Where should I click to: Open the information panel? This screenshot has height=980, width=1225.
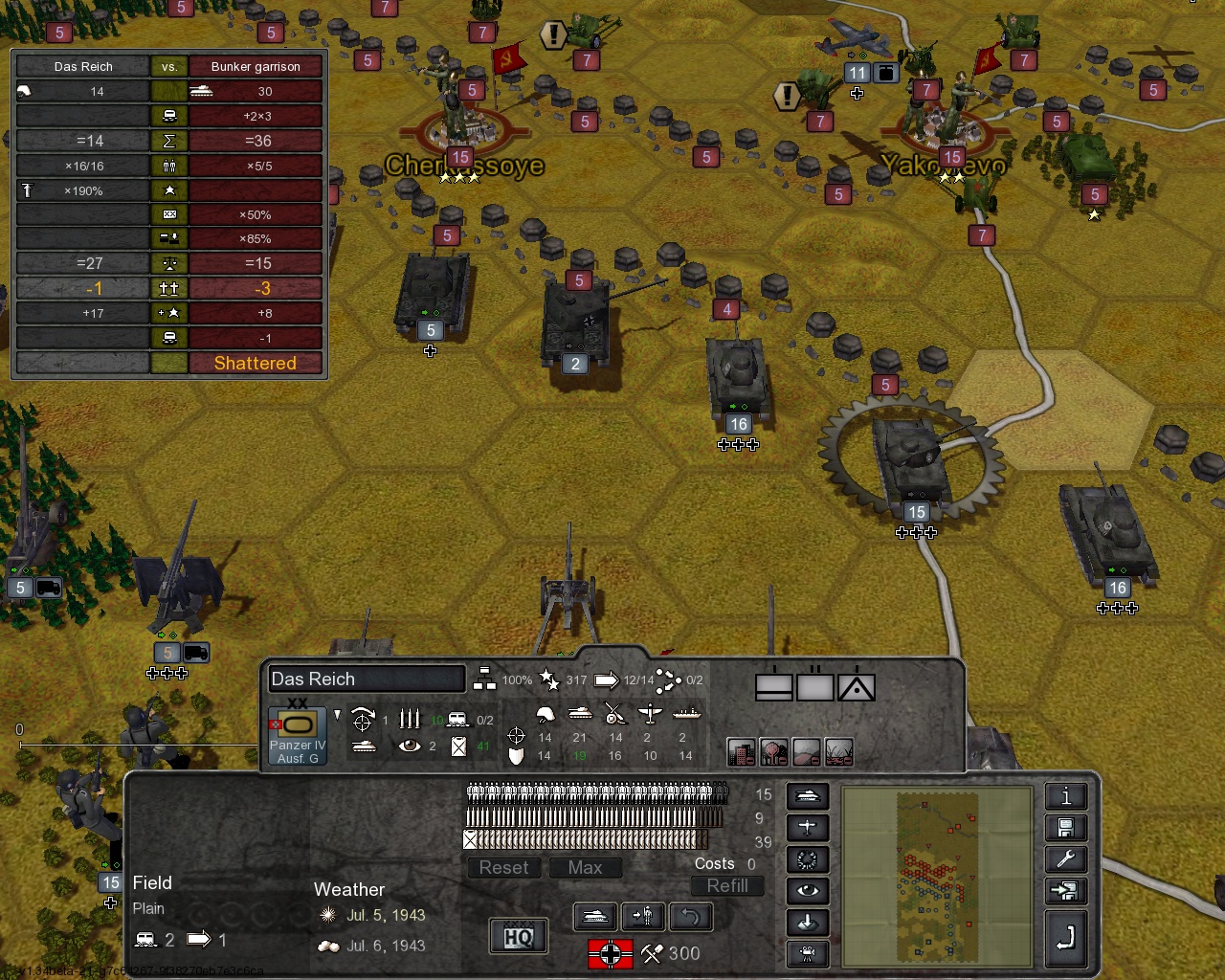click(1065, 796)
